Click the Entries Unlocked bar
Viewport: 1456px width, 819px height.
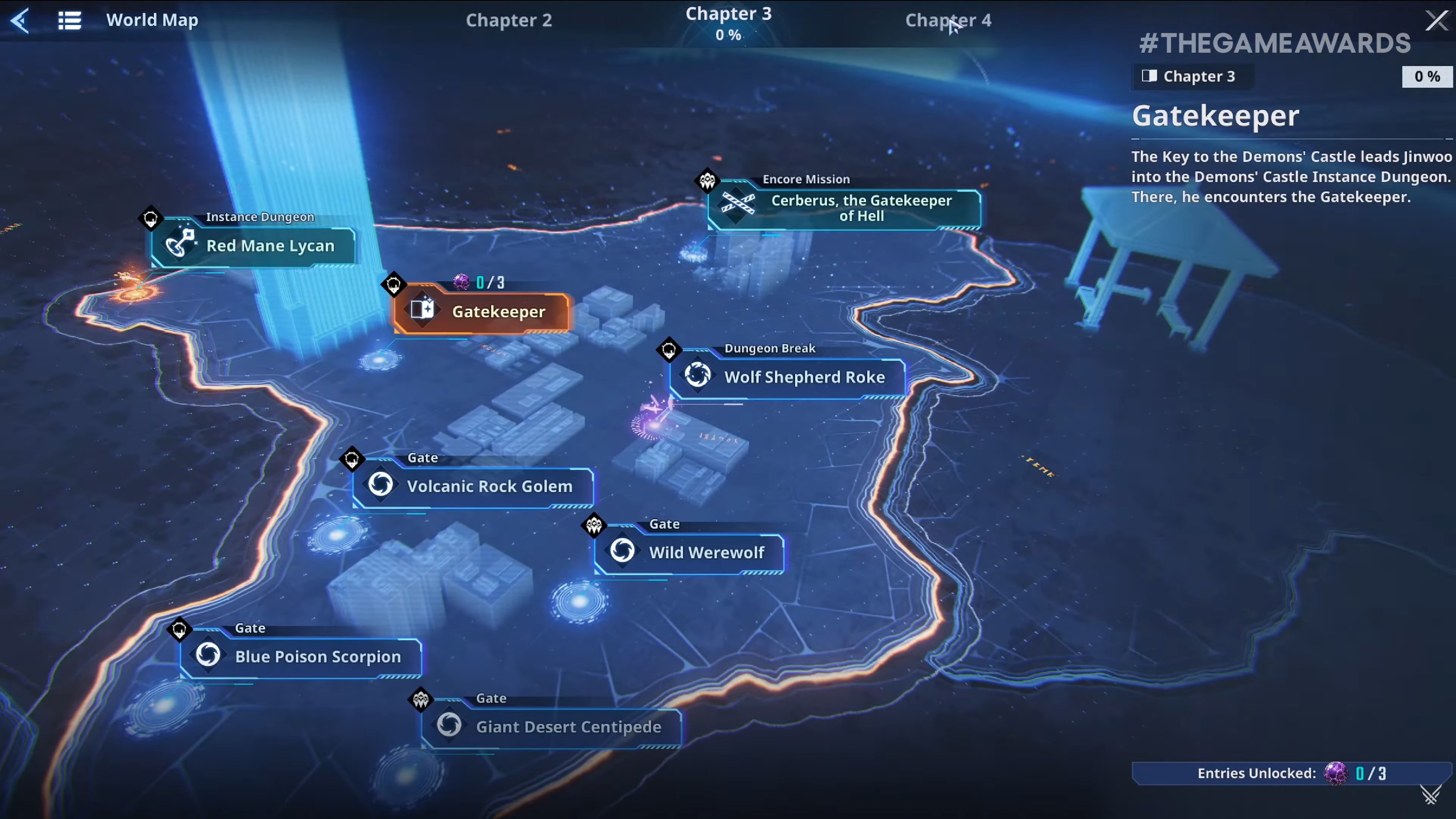[x=1291, y=773]
